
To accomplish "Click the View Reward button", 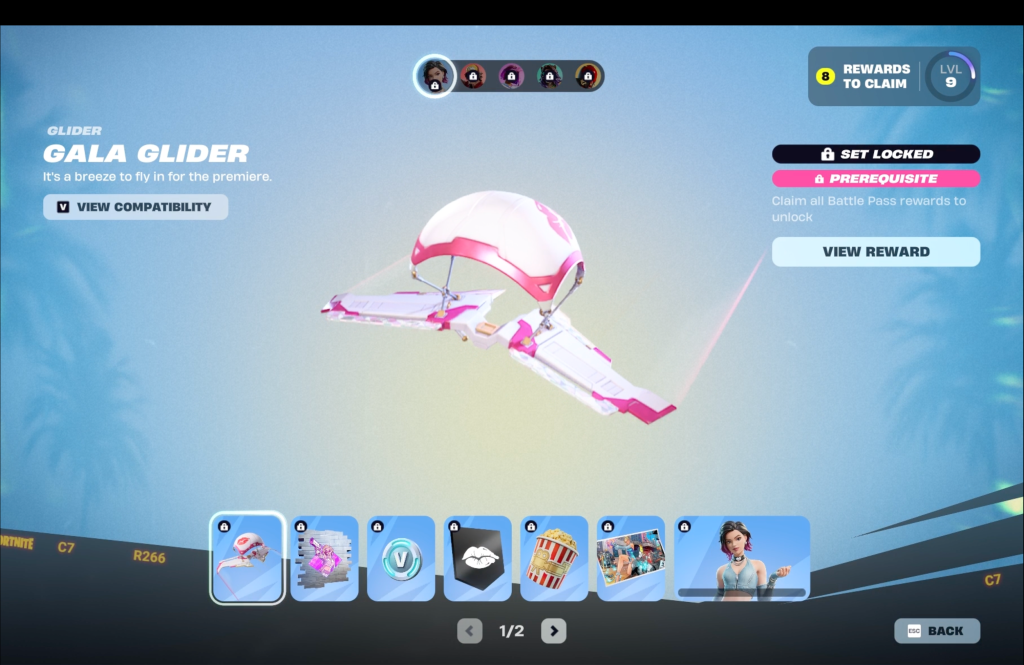I will click(875, 252).
